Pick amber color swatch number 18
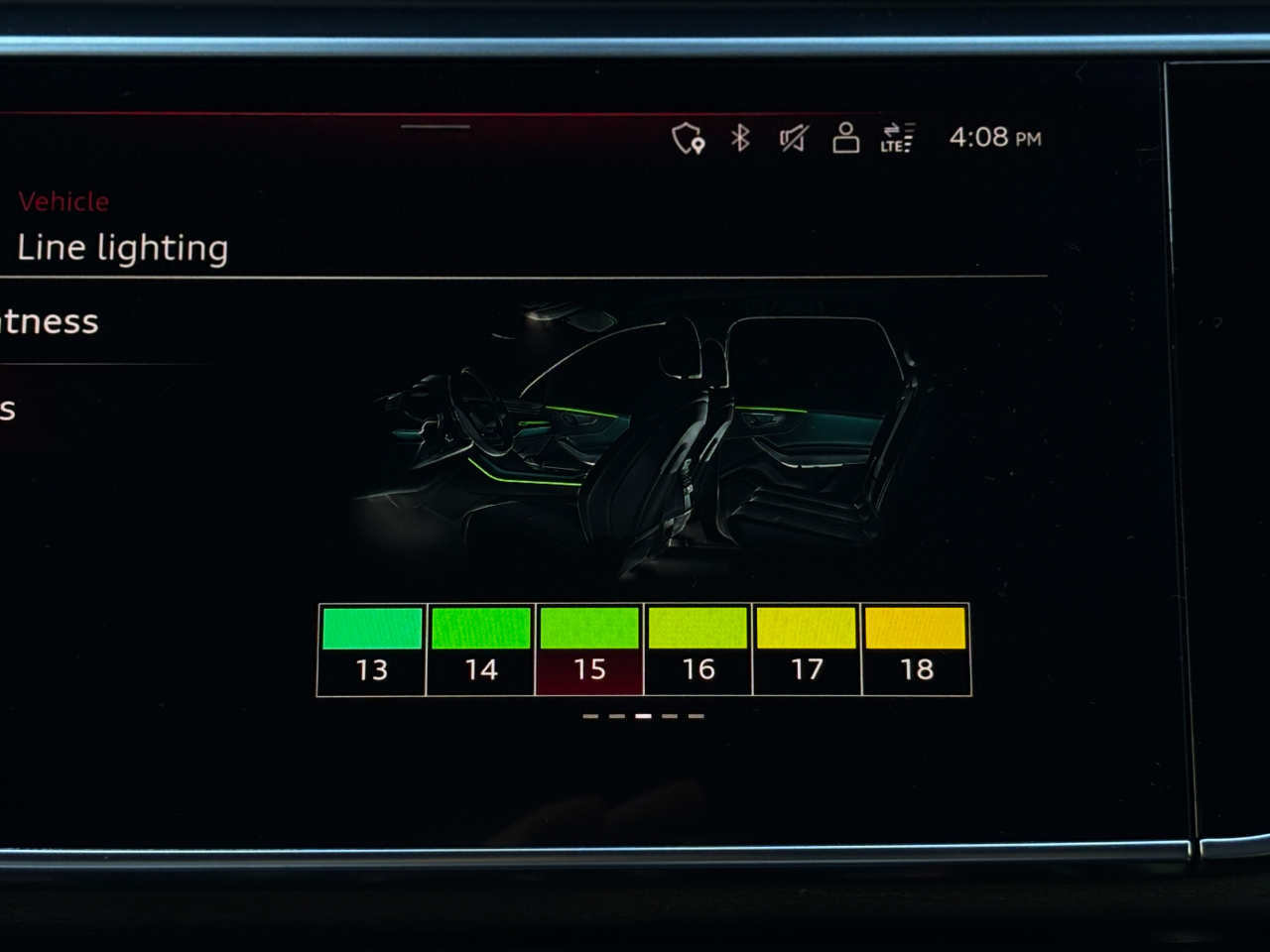1270x952 pixels. (916, 649)
